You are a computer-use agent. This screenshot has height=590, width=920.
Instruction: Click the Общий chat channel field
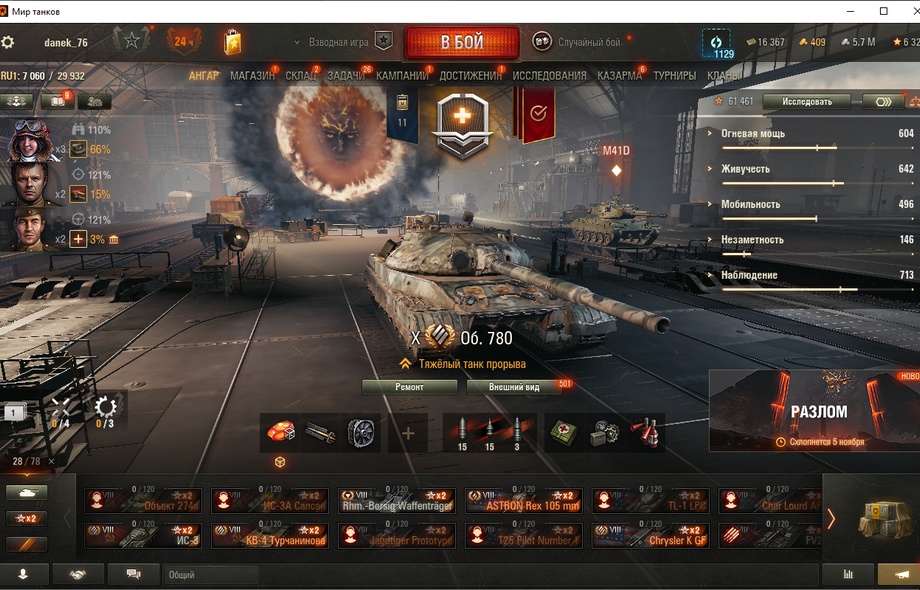(210, 575)
